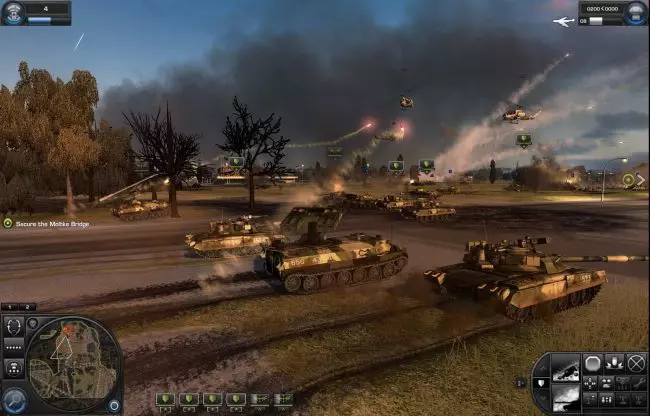Select the first unit icon in bottom bar

[164, 399]
